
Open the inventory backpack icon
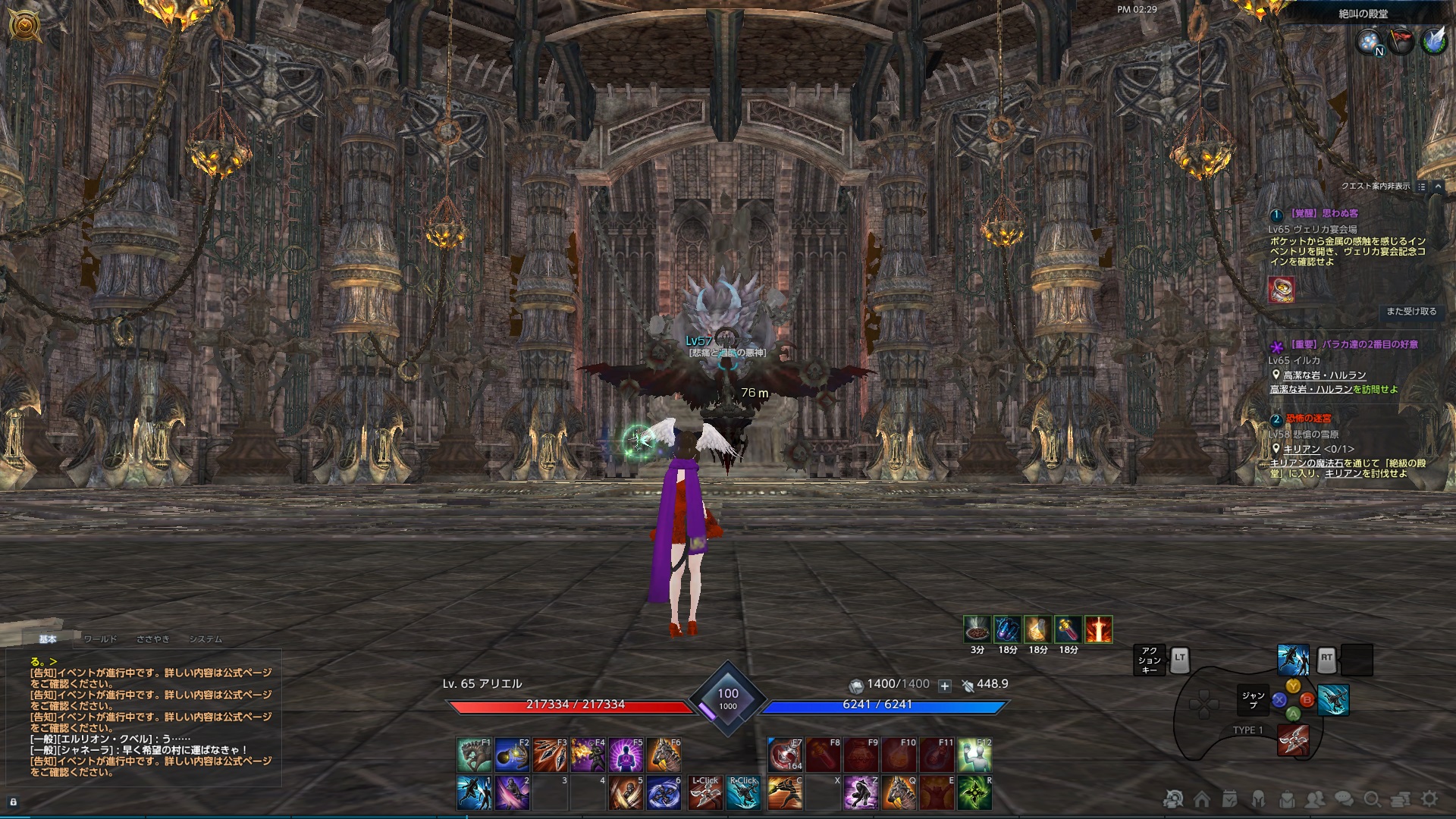1286,801
